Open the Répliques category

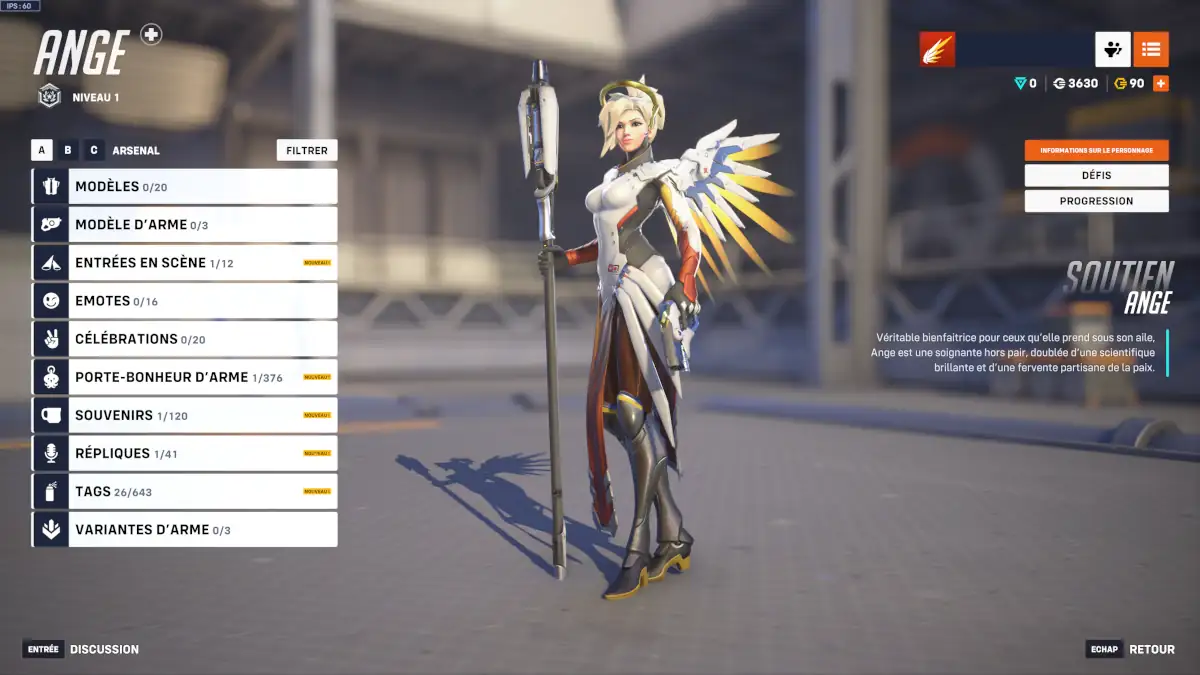coord(185,453)
